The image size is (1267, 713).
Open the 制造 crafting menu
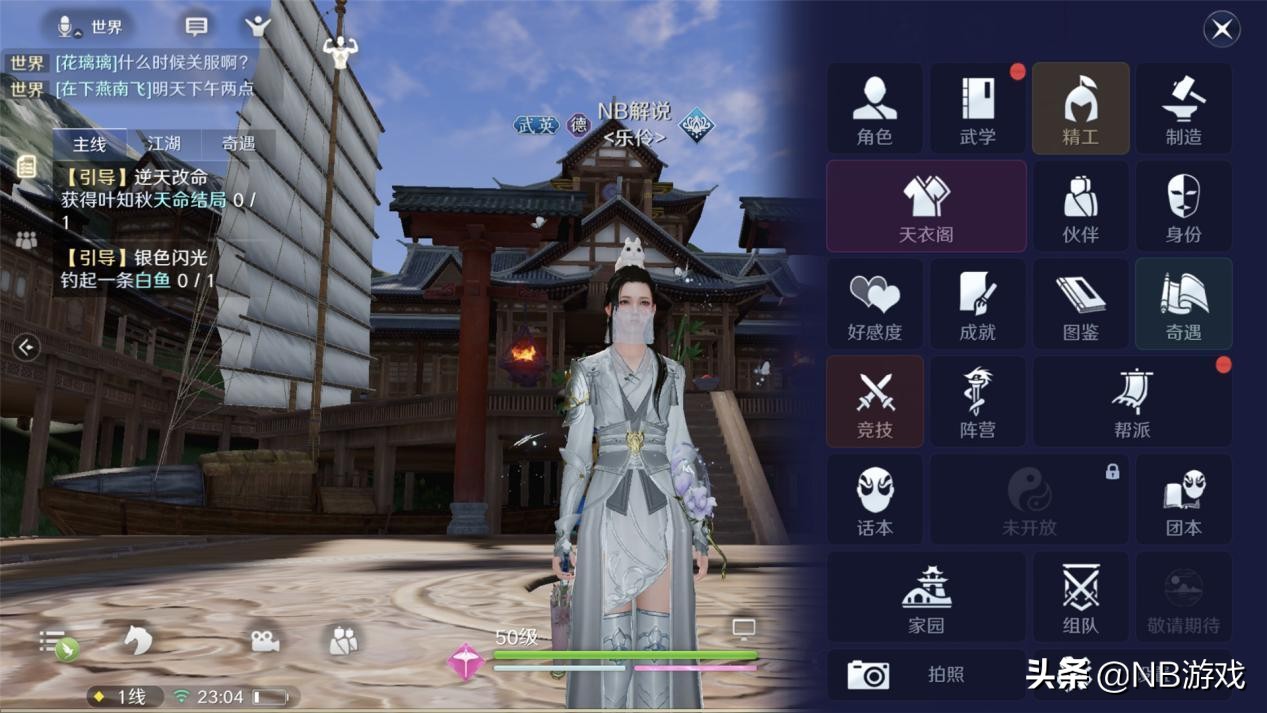(x=1183, y=109)
